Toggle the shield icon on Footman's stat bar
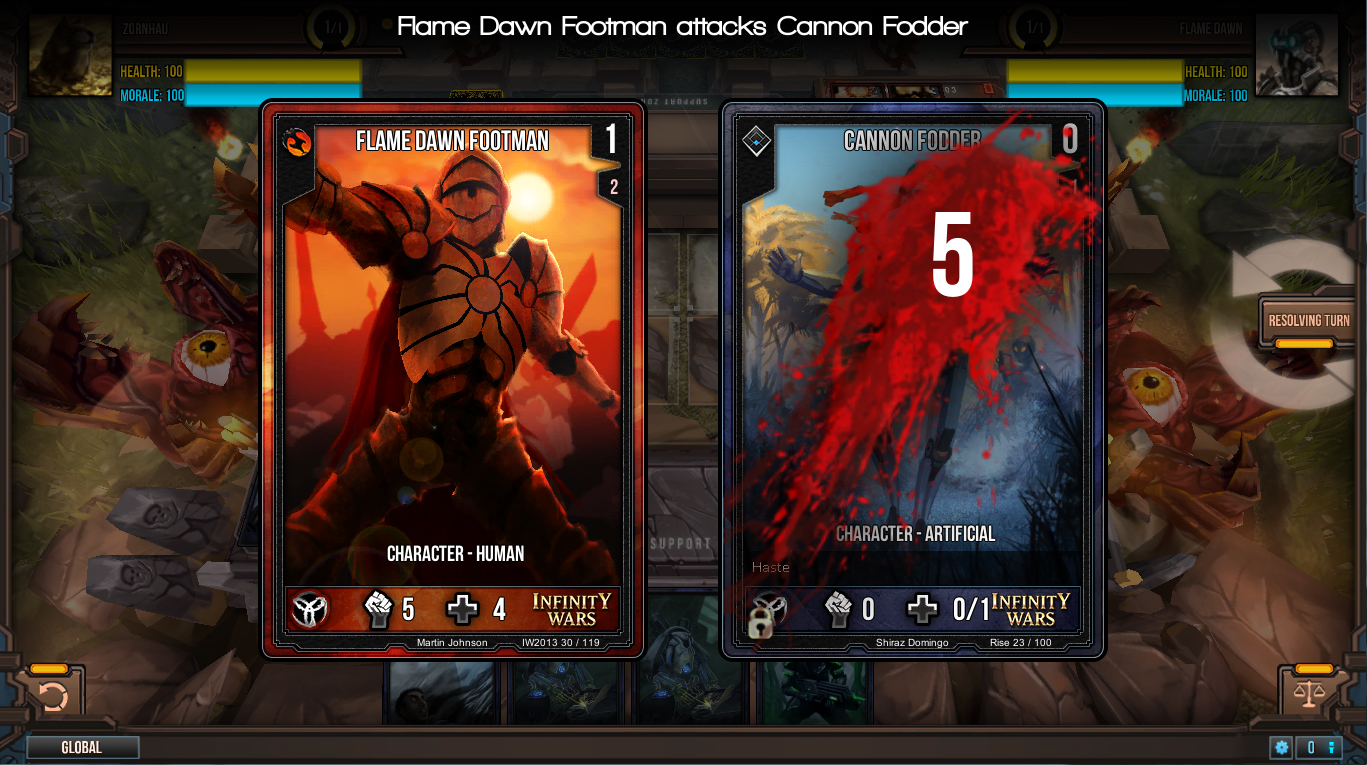Viewport: 1367px width, 765px height. point(311,608)
